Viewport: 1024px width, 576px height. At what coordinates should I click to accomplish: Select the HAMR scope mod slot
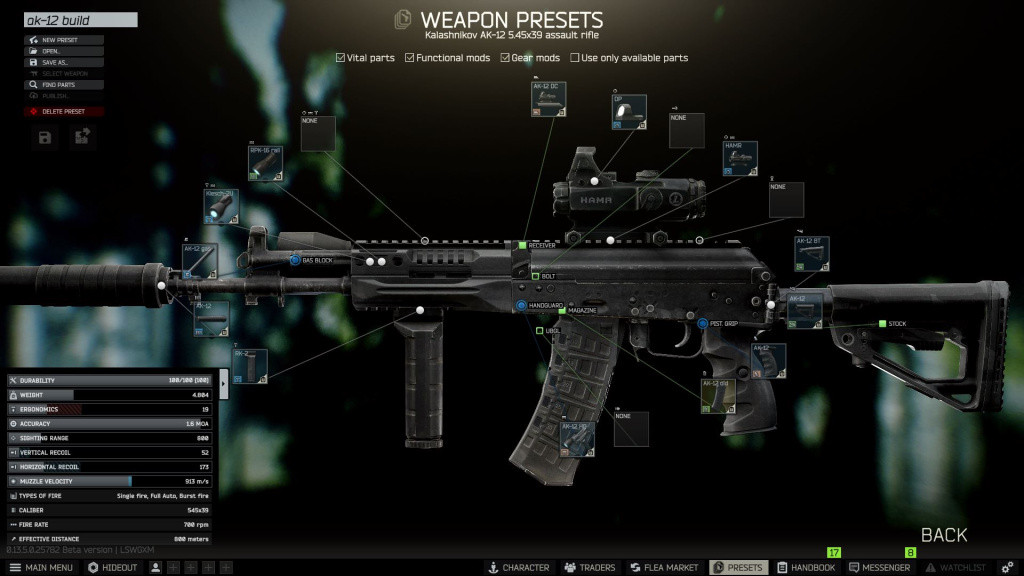tap(740, 159)
